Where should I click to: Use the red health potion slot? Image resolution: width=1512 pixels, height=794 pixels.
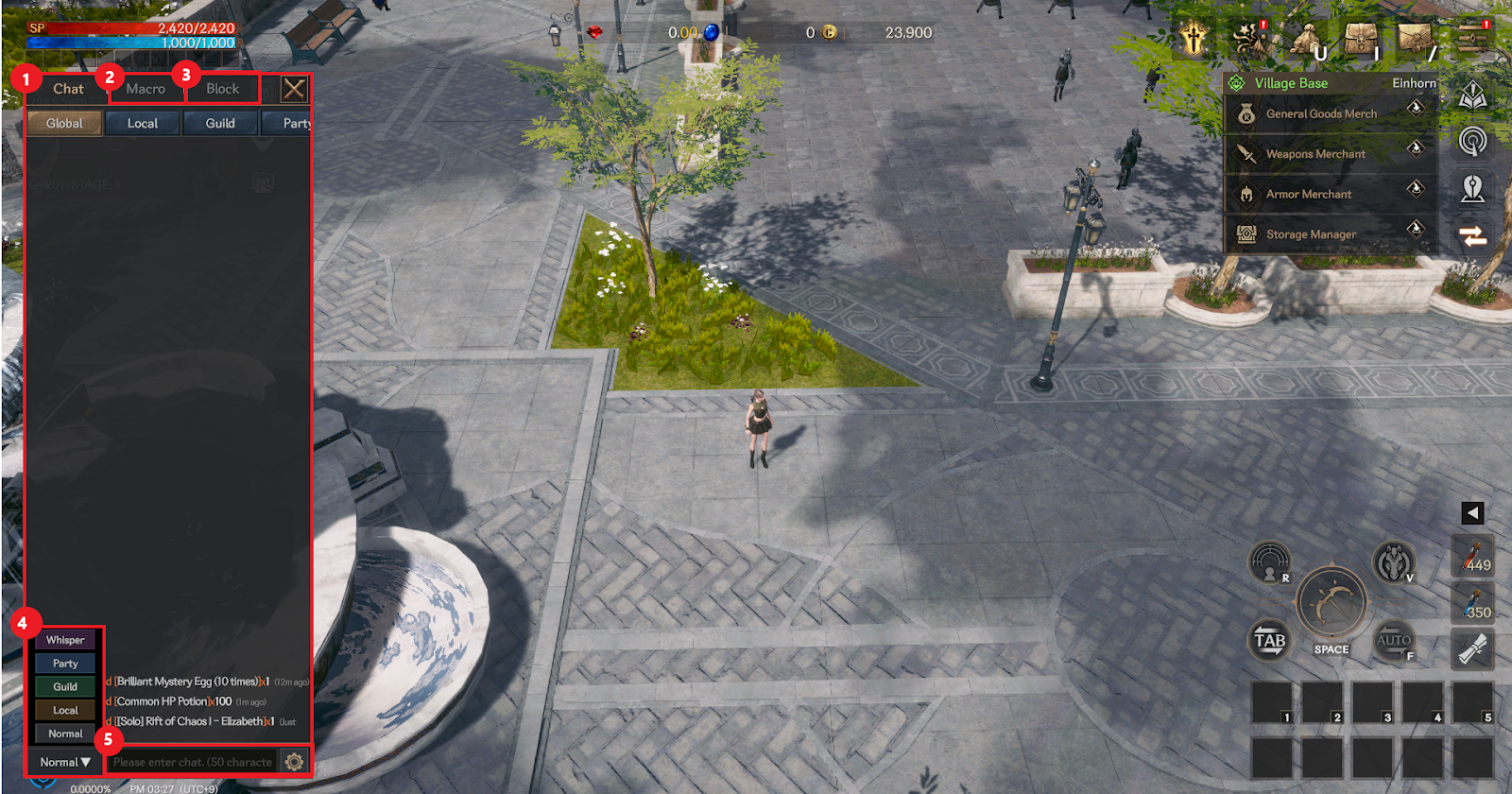tap(1472, 556)
